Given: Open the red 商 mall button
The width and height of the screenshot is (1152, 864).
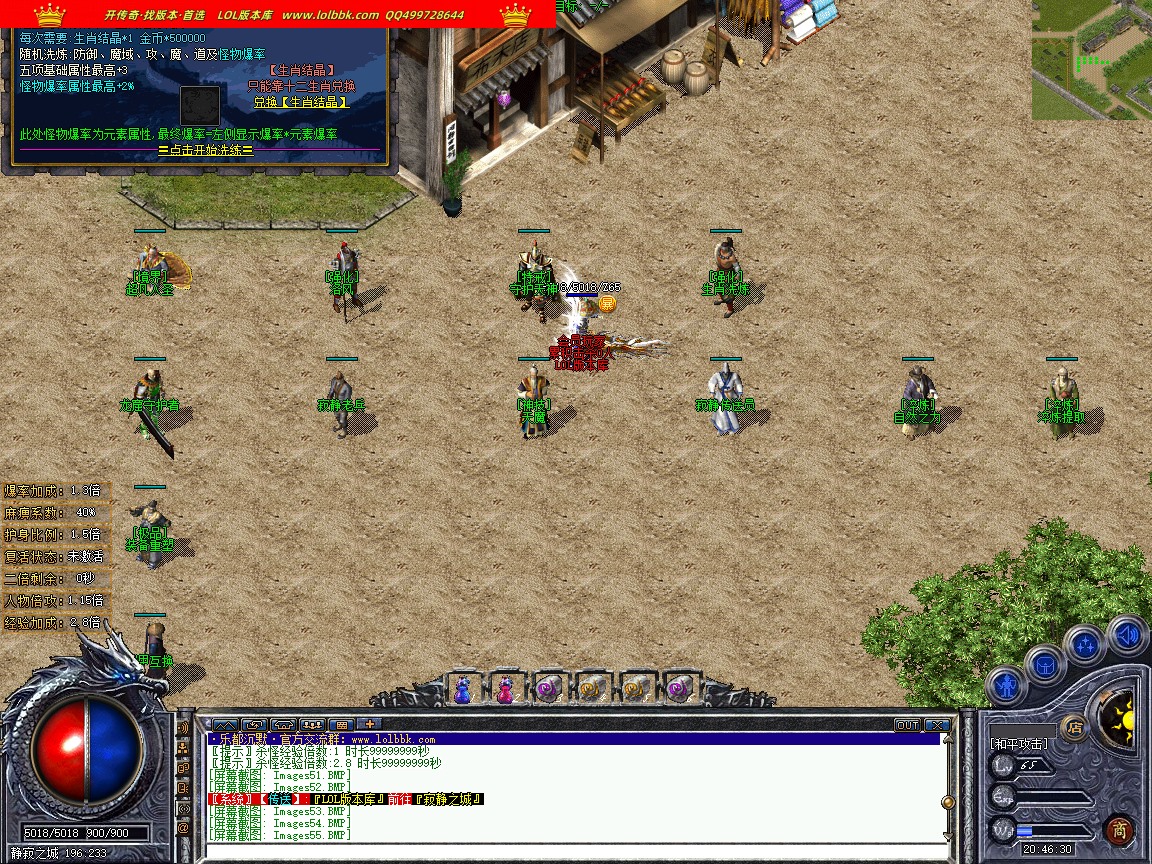Looking at the screenshot, I should pyautogui.click(x=1119, y=829).
